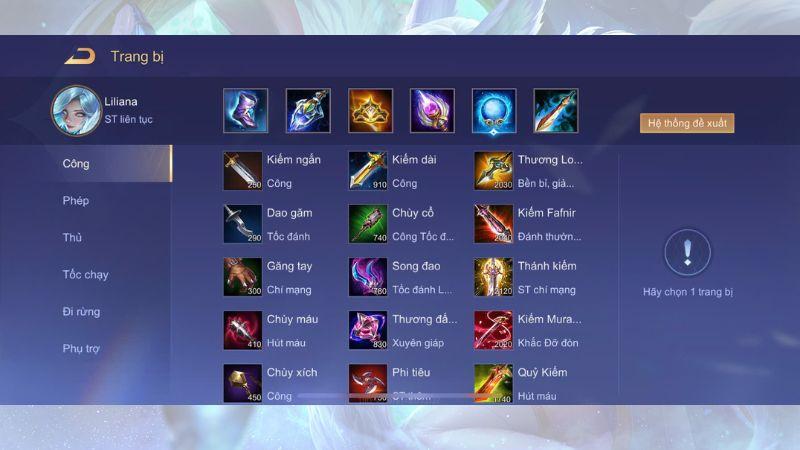Switch to the Phép category tab
Image resolution: width=800 pixels, height=450 pixels.
pos(76,201)
